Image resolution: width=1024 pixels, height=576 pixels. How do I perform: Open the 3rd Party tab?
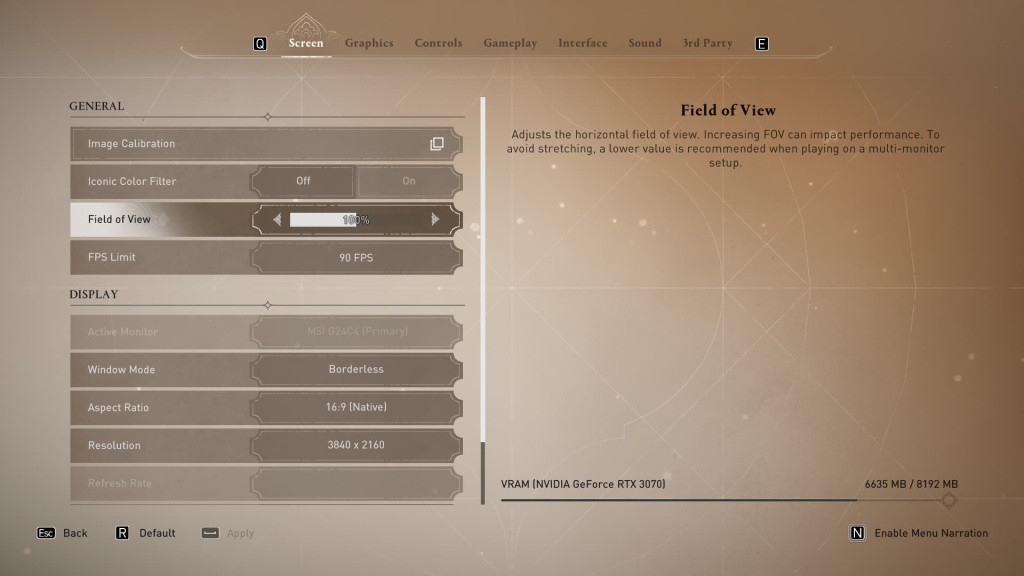coord(707,43)
